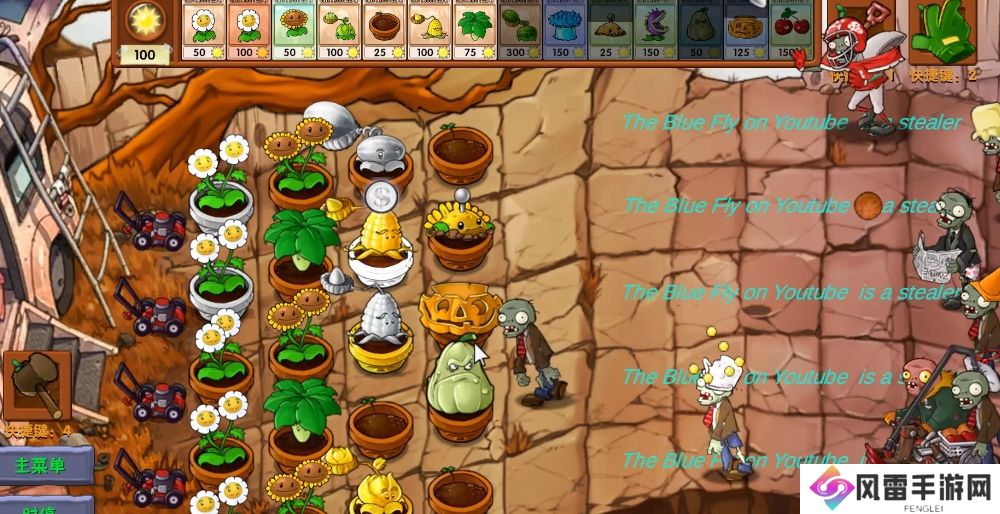Select the Flower Pot seed packet
The height and width of the screenshot is (514, 1000).
pos(383,30)
